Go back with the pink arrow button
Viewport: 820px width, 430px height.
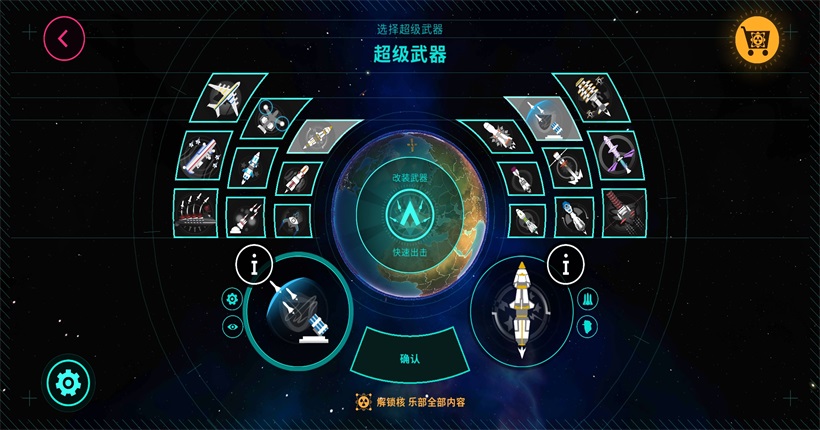coord(64,39)
